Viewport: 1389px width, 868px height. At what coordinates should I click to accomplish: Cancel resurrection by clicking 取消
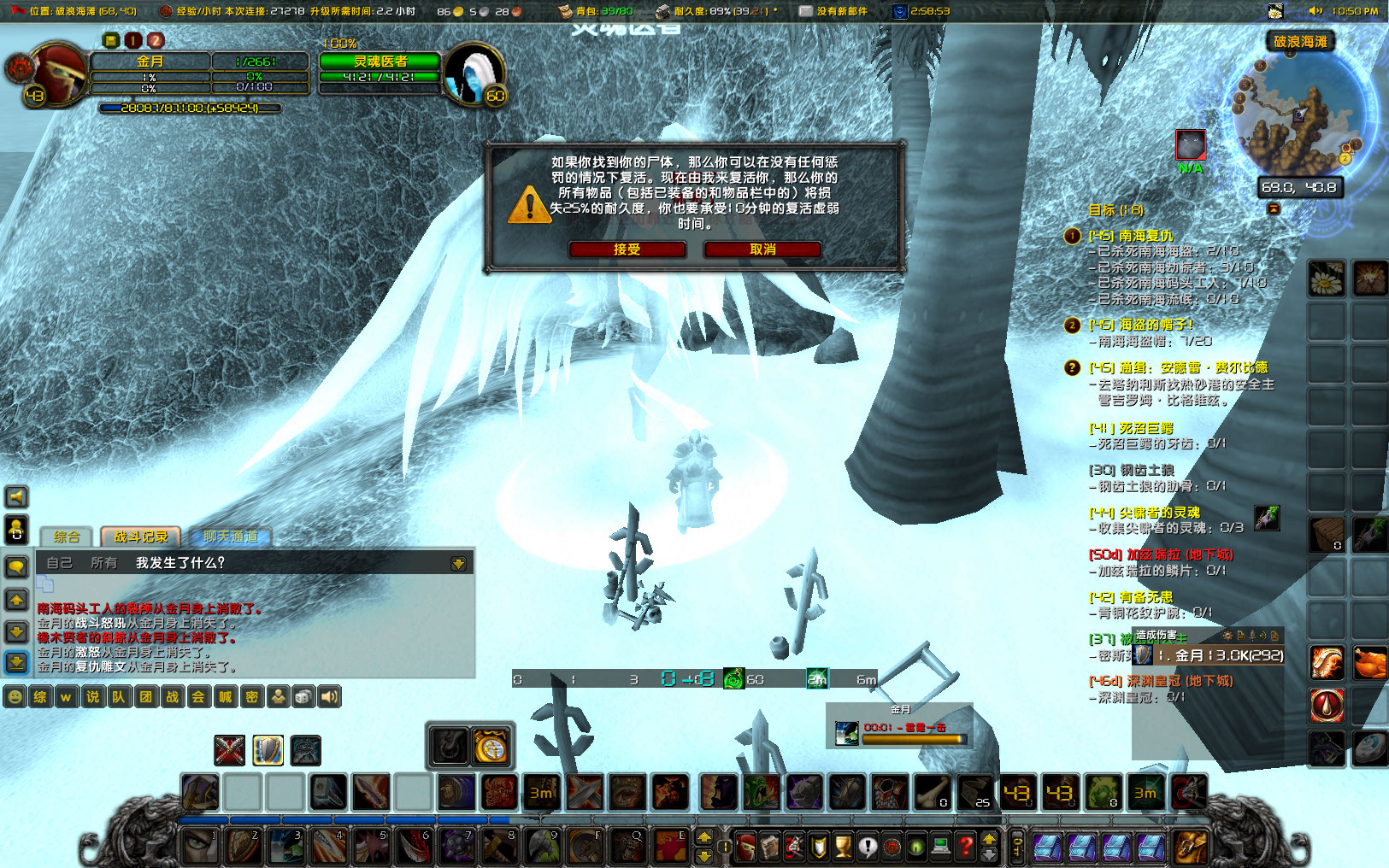pyautogui.click(x=761, y=250)
